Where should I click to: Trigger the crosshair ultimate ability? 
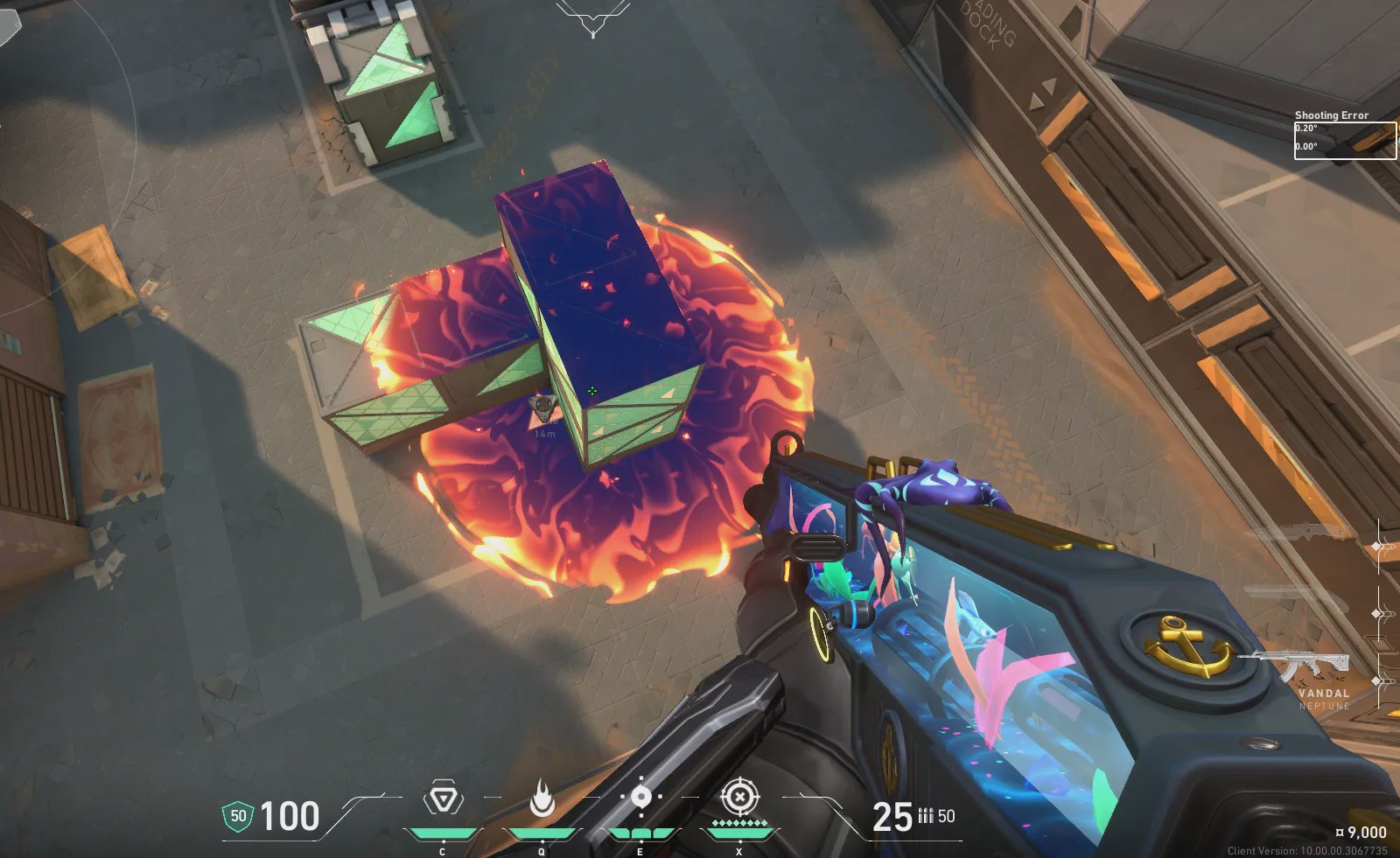(739, 798)
